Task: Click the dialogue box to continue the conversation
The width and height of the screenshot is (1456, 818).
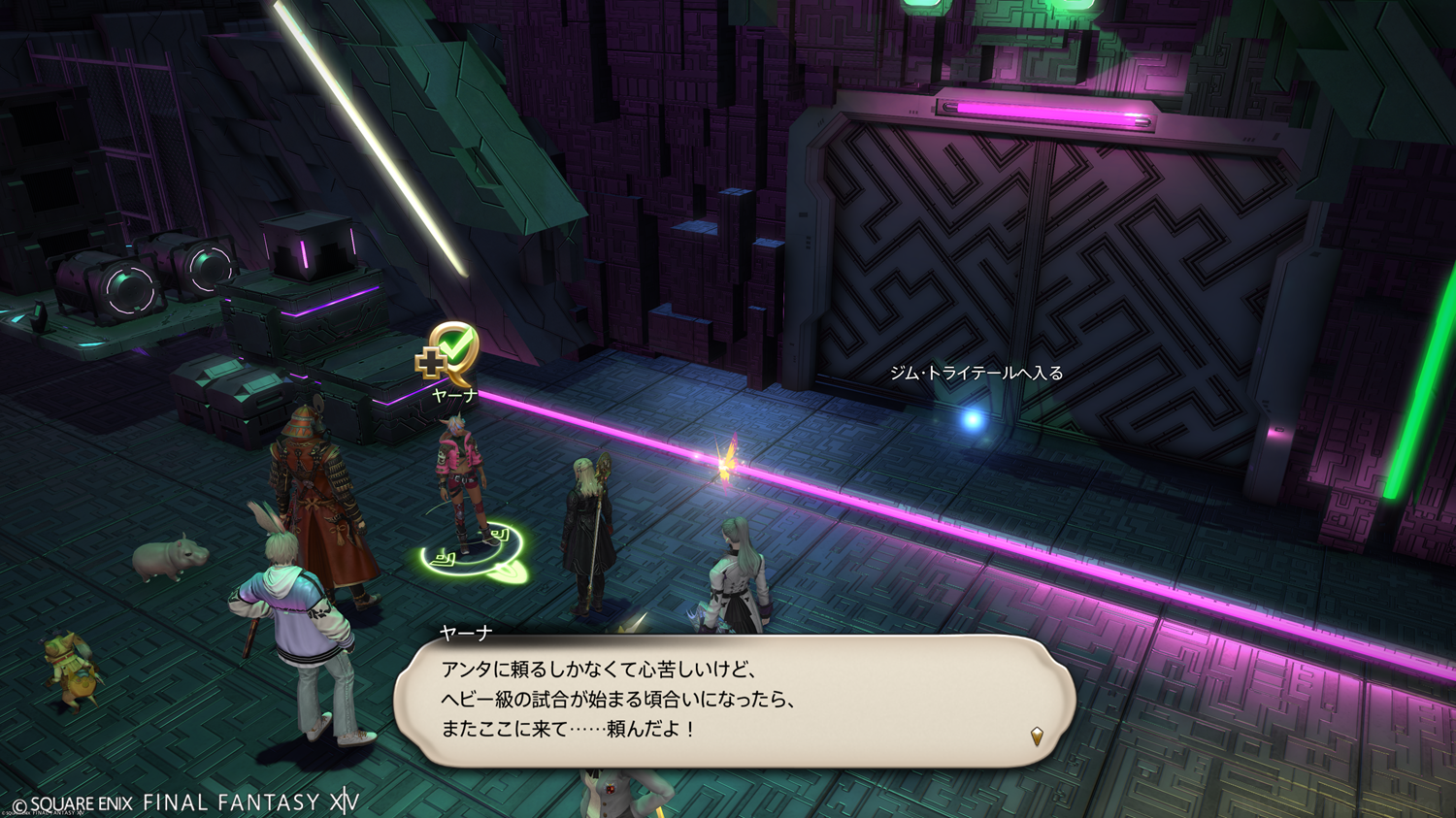Action: pos(734,701)
